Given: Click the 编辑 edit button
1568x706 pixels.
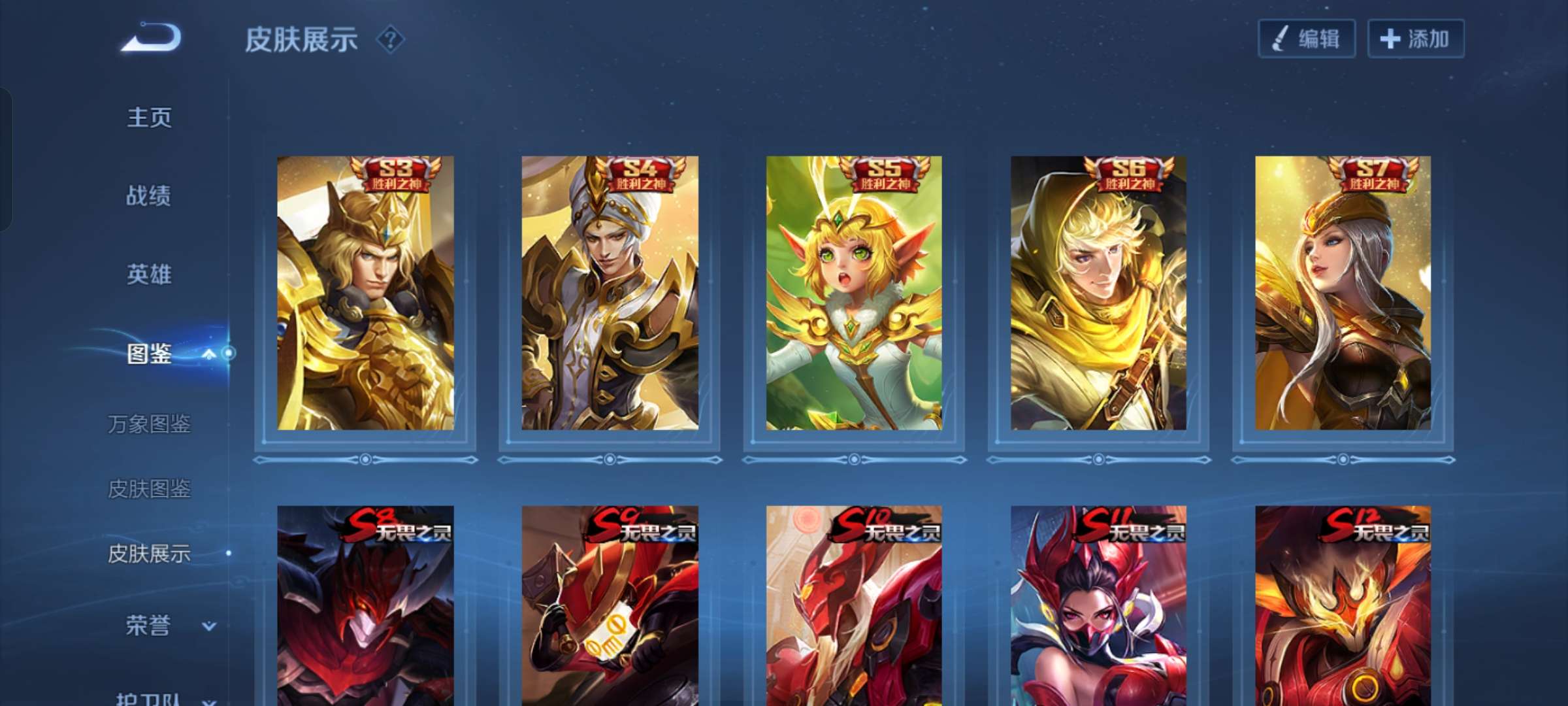Looking at the screenshot, I should 1307,39.
